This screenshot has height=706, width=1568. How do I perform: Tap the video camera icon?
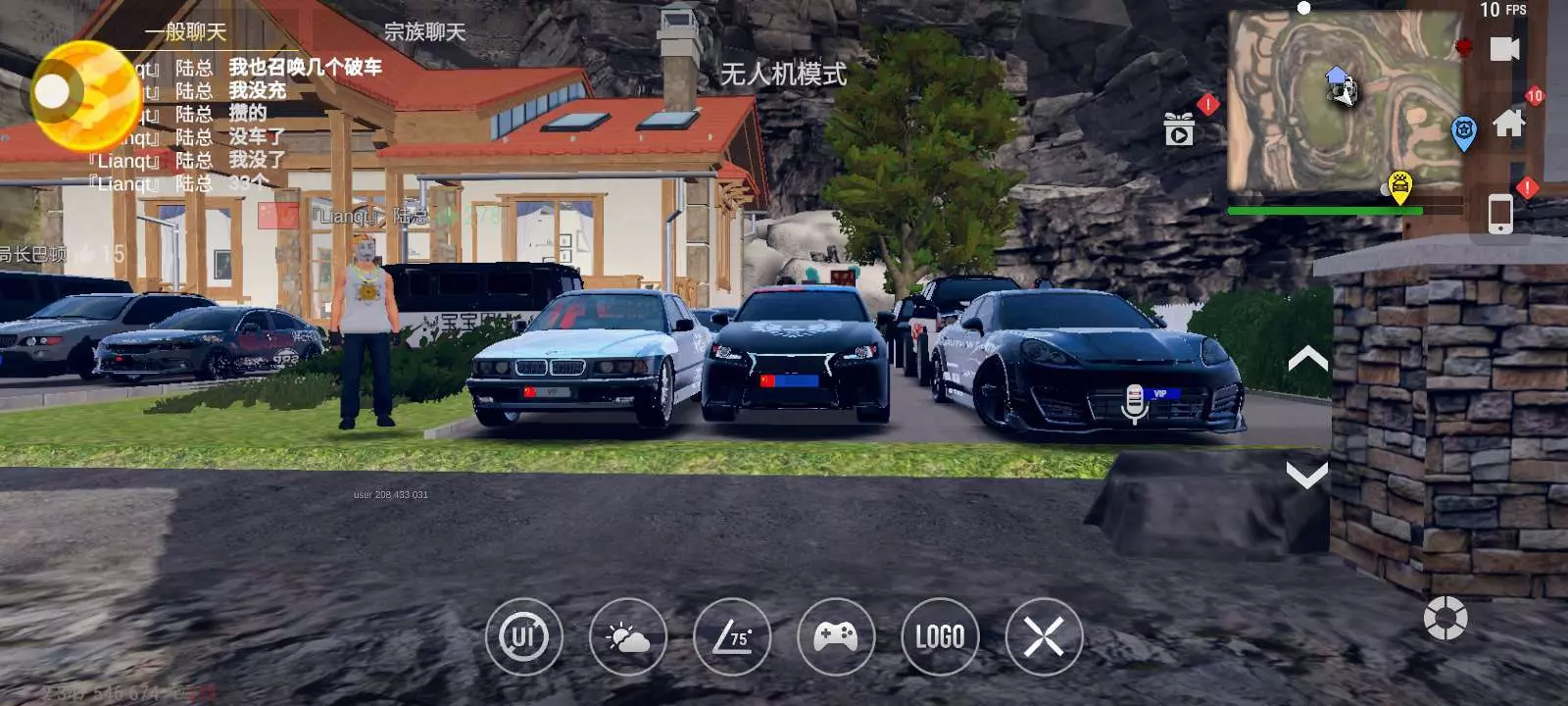click(x=1504, y=49)
